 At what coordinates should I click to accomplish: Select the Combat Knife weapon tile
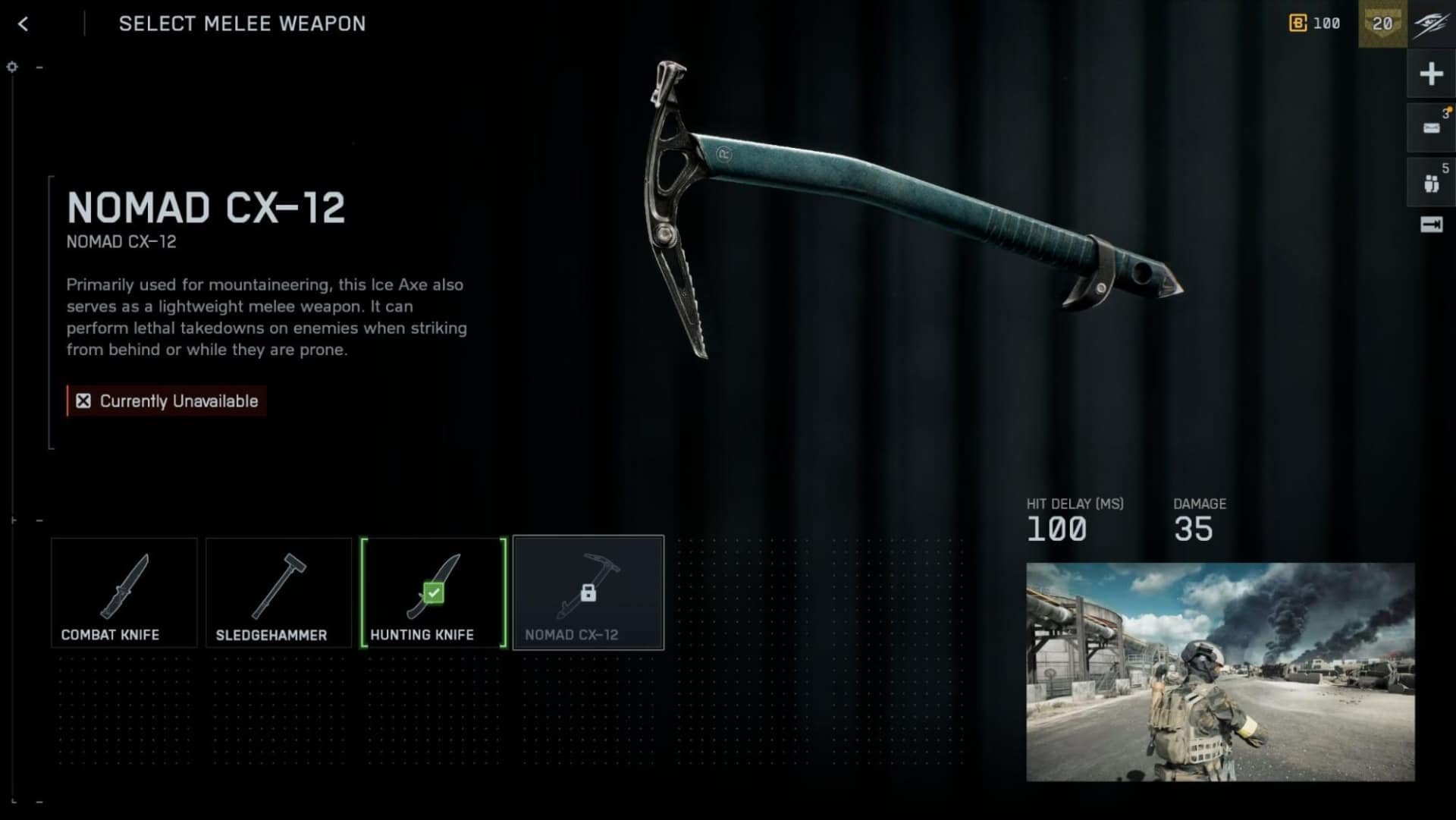[x=124, y=592]
